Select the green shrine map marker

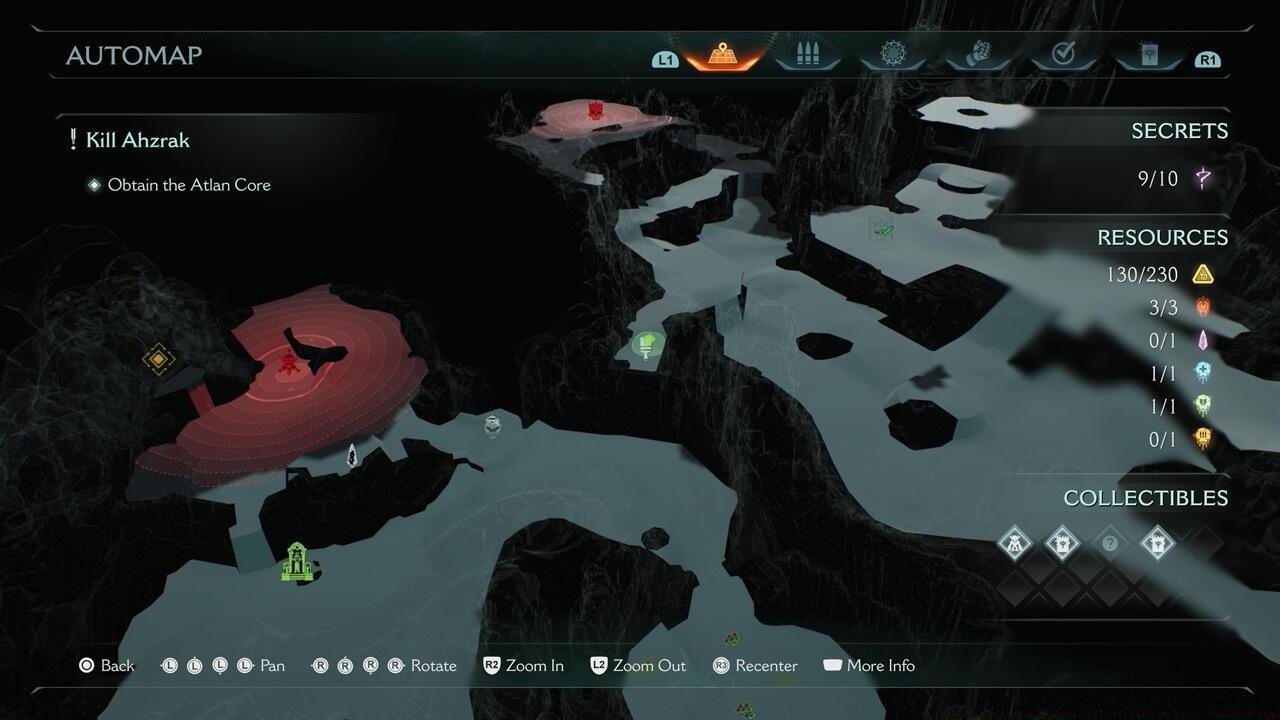click(x=297, y=561)
